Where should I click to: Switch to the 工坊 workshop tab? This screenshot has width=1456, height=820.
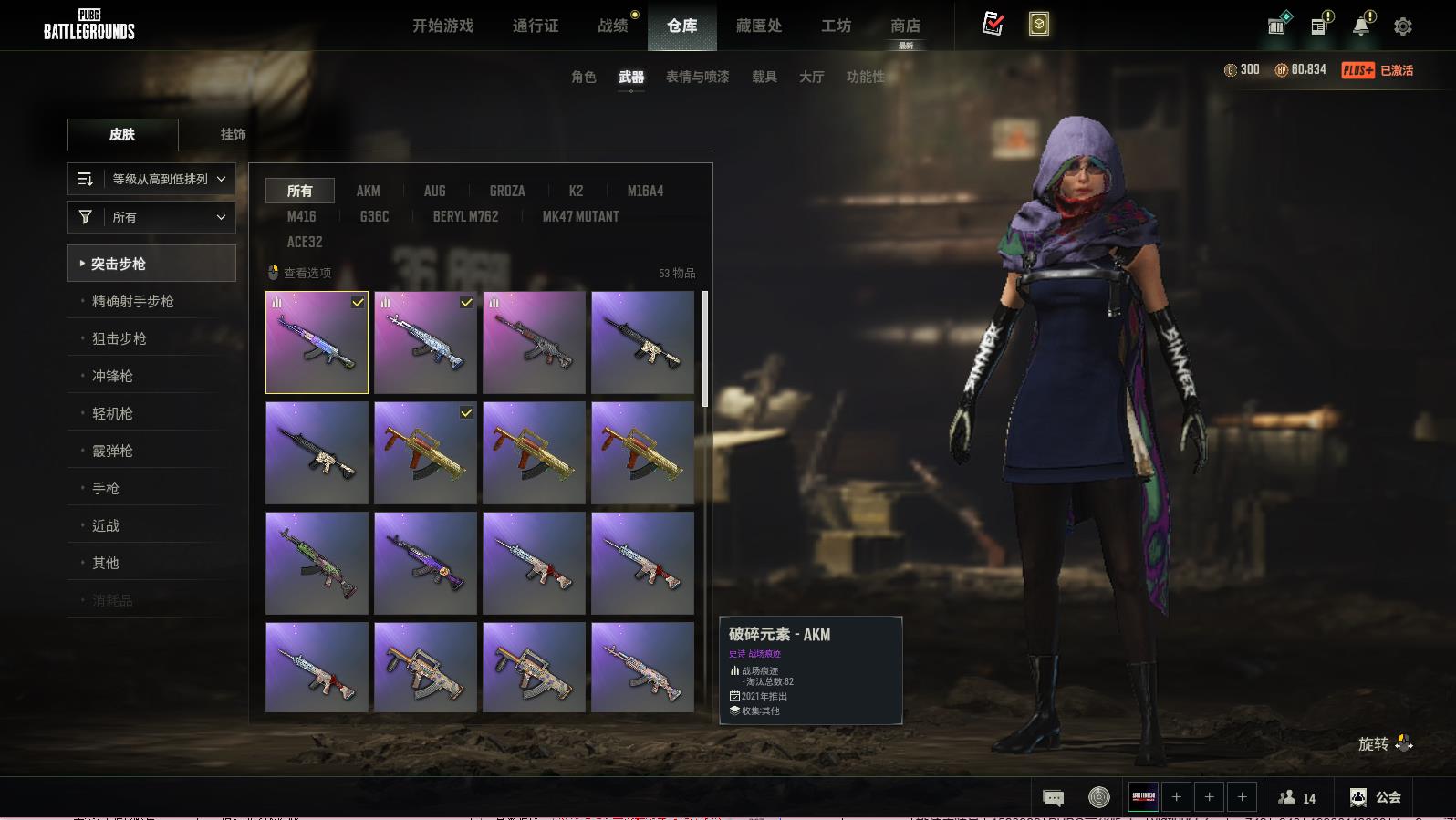[836, 26]
